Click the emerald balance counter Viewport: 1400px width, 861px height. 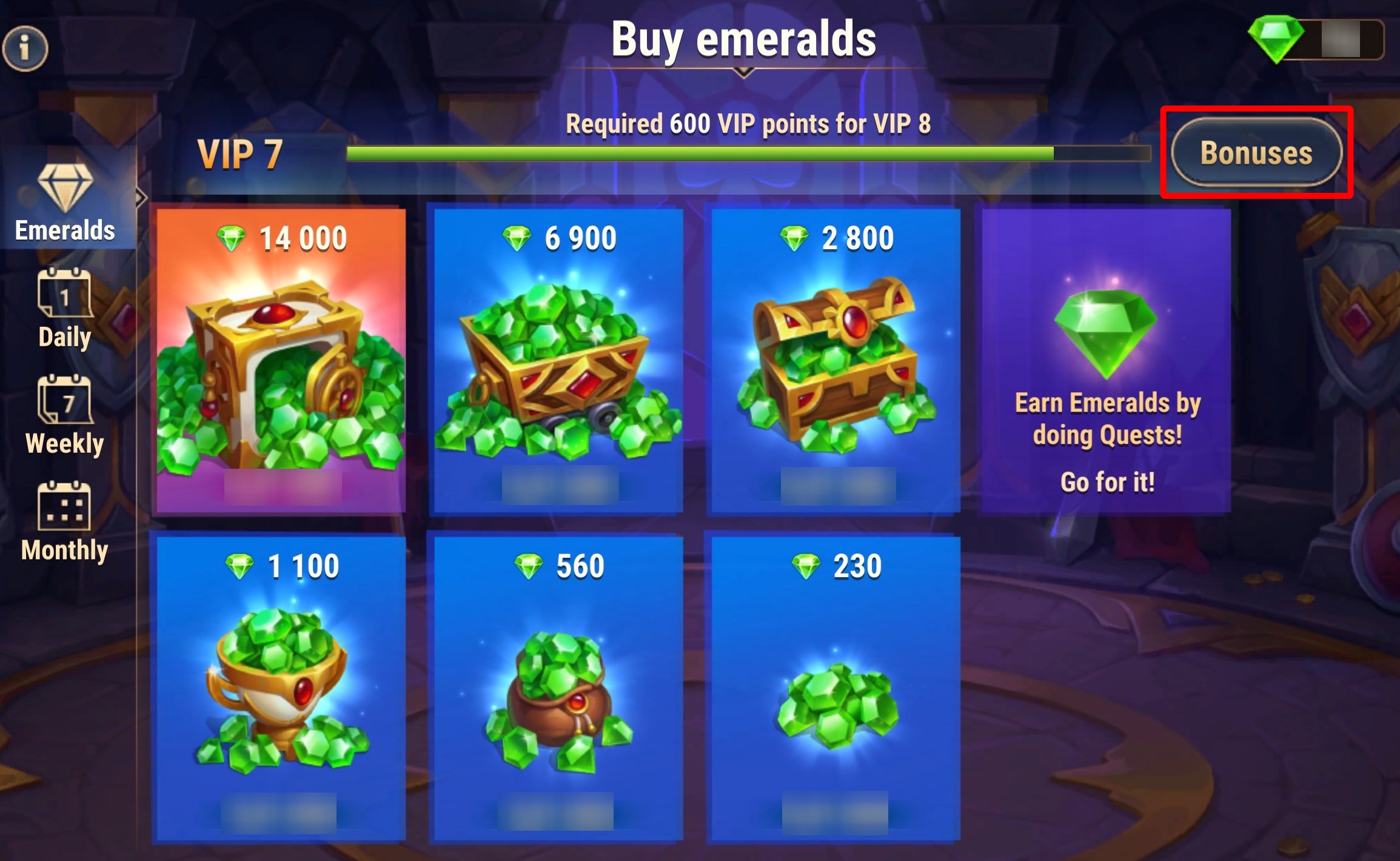pyautogui.click(x=1316, y=41)
